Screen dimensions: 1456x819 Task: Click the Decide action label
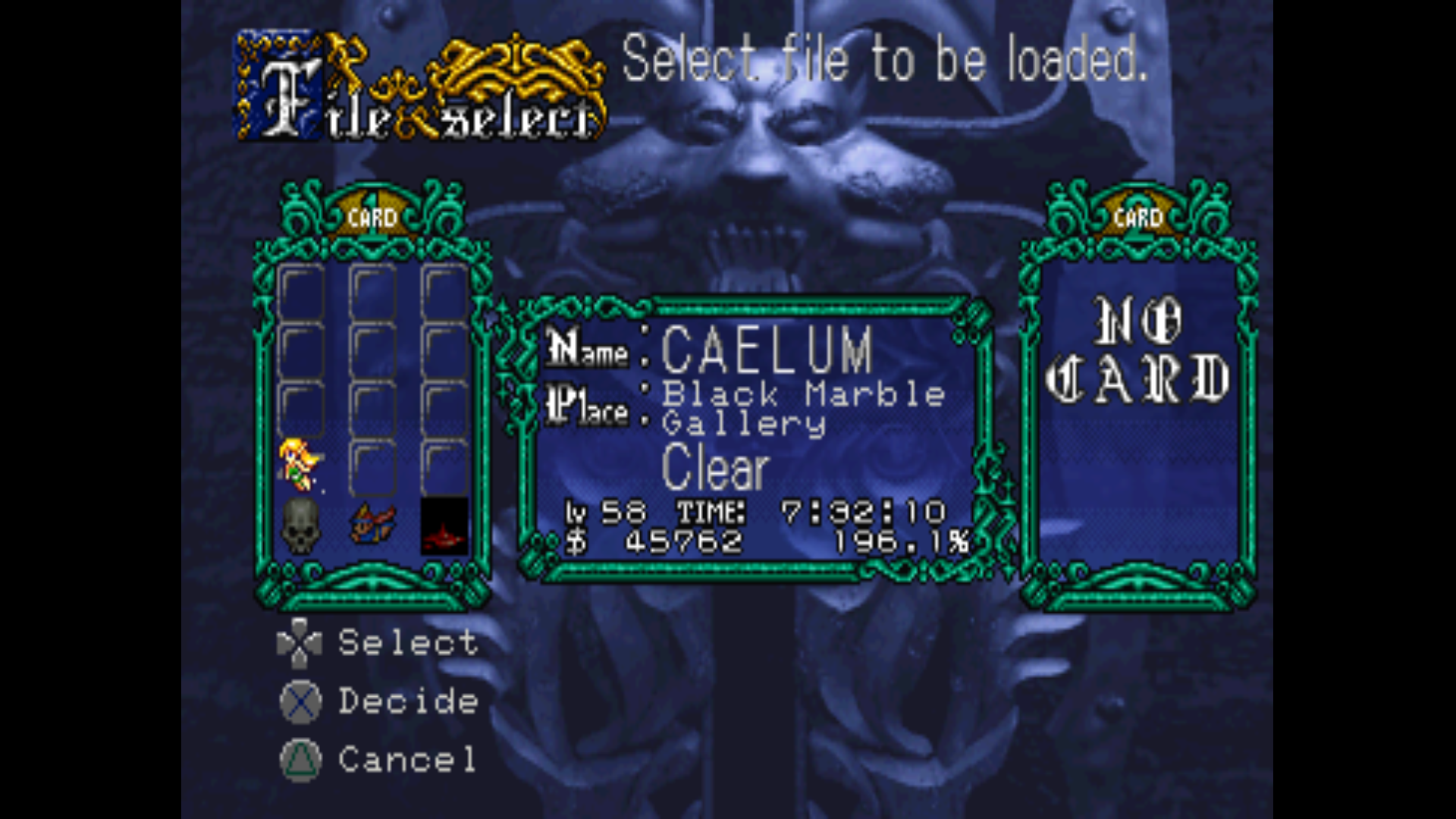pyautogui.click(x=408, y=701)
